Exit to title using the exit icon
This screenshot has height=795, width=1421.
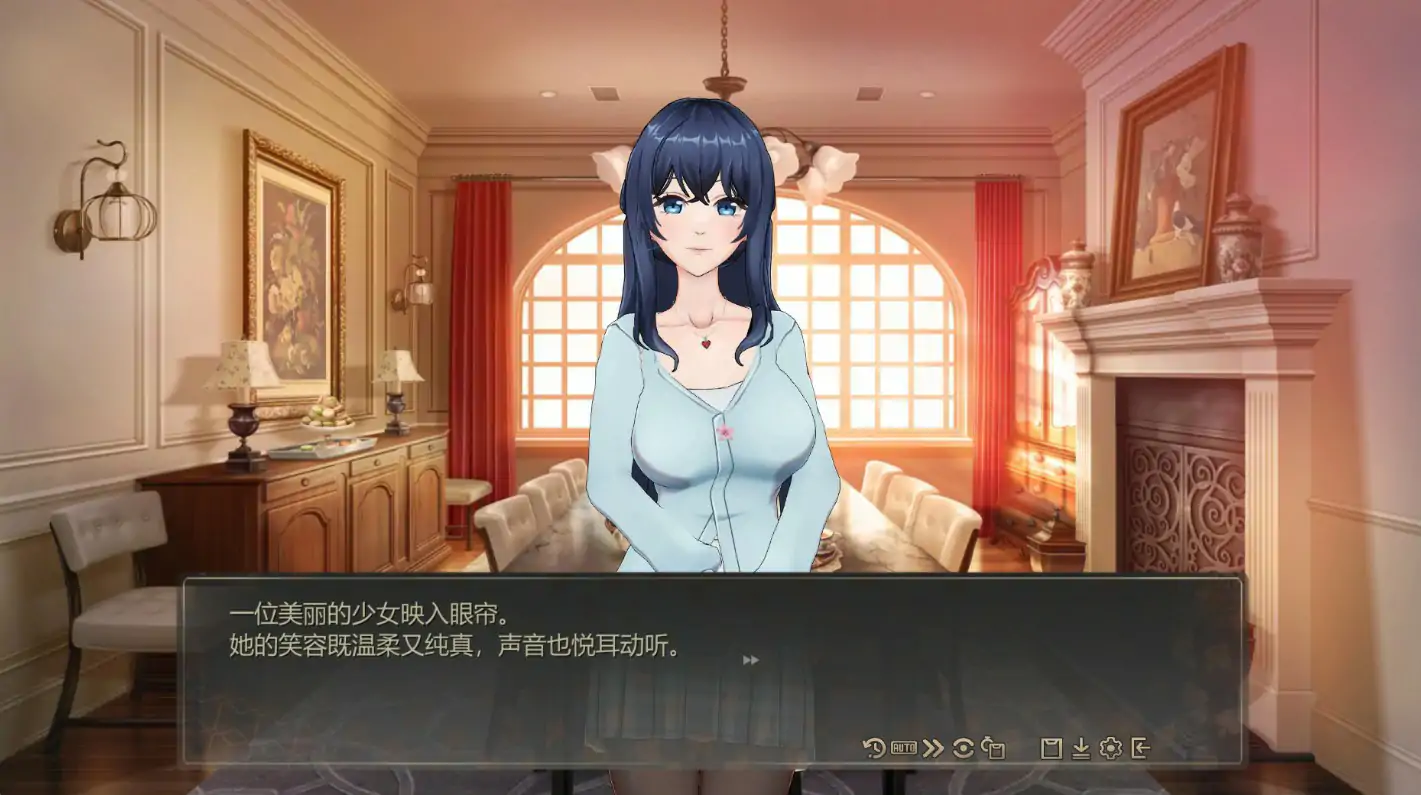point(1140,748)
